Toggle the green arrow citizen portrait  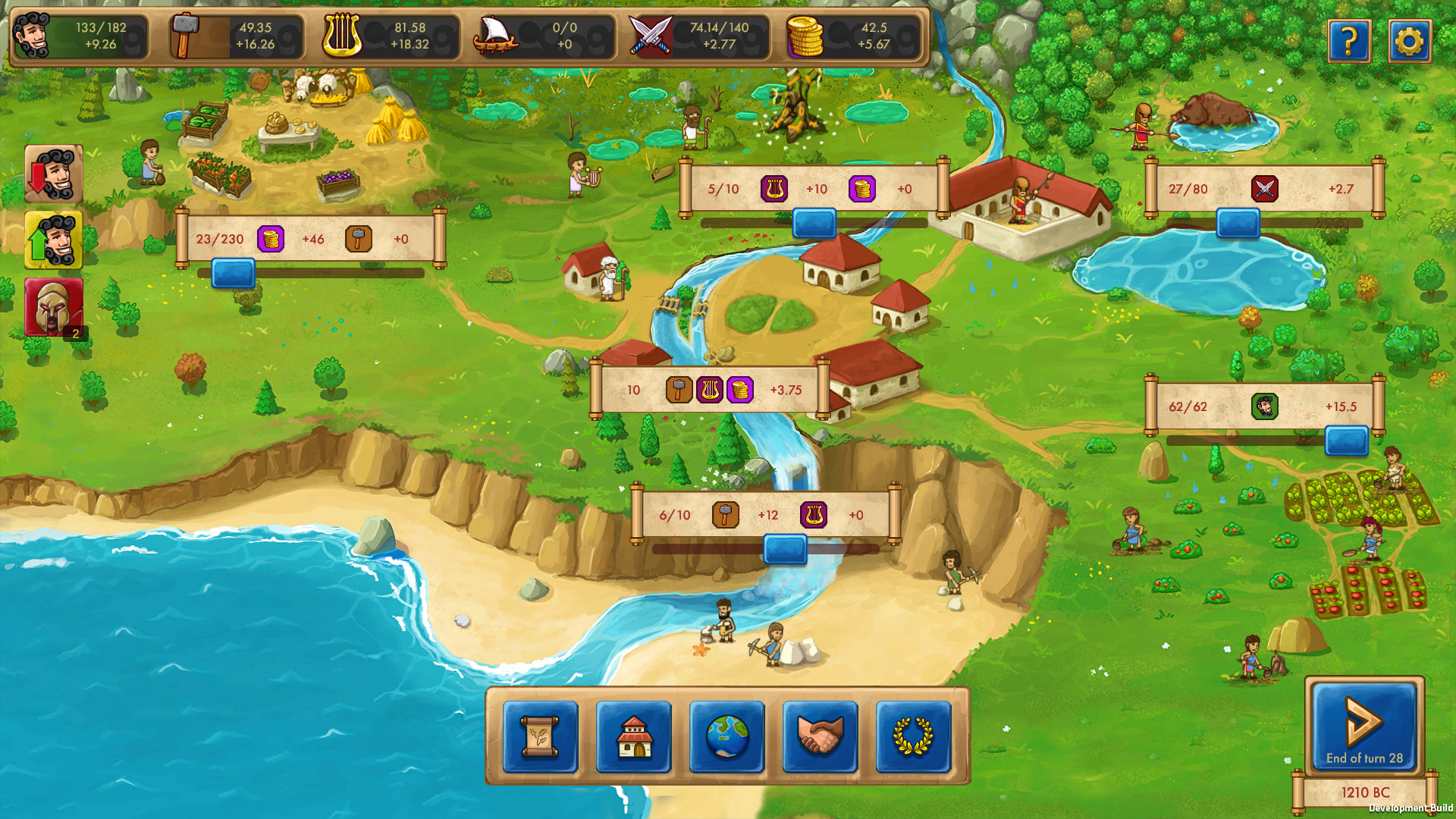click(x=53, y=241)
